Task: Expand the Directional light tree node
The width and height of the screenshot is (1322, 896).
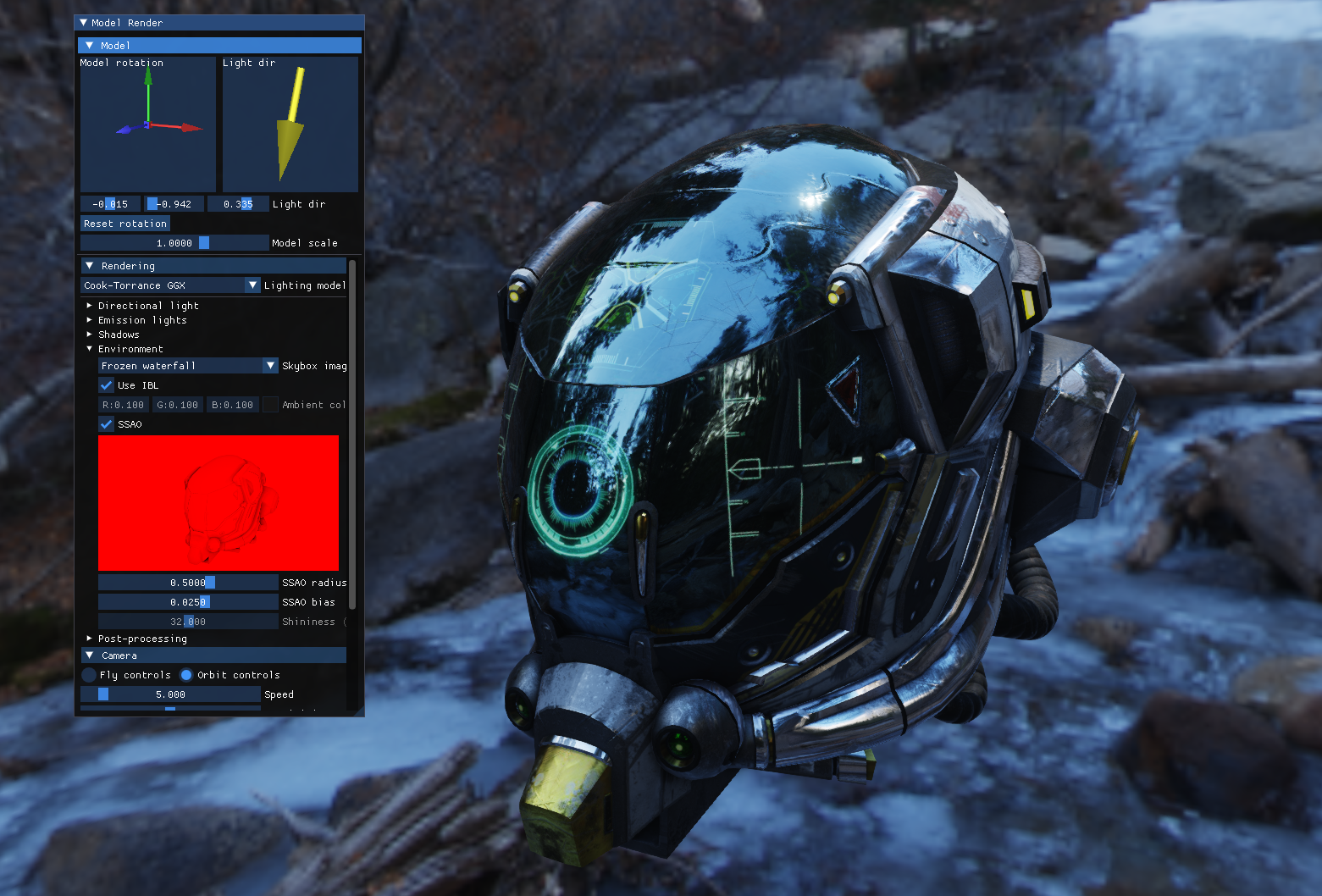Action: click(90, 306)
